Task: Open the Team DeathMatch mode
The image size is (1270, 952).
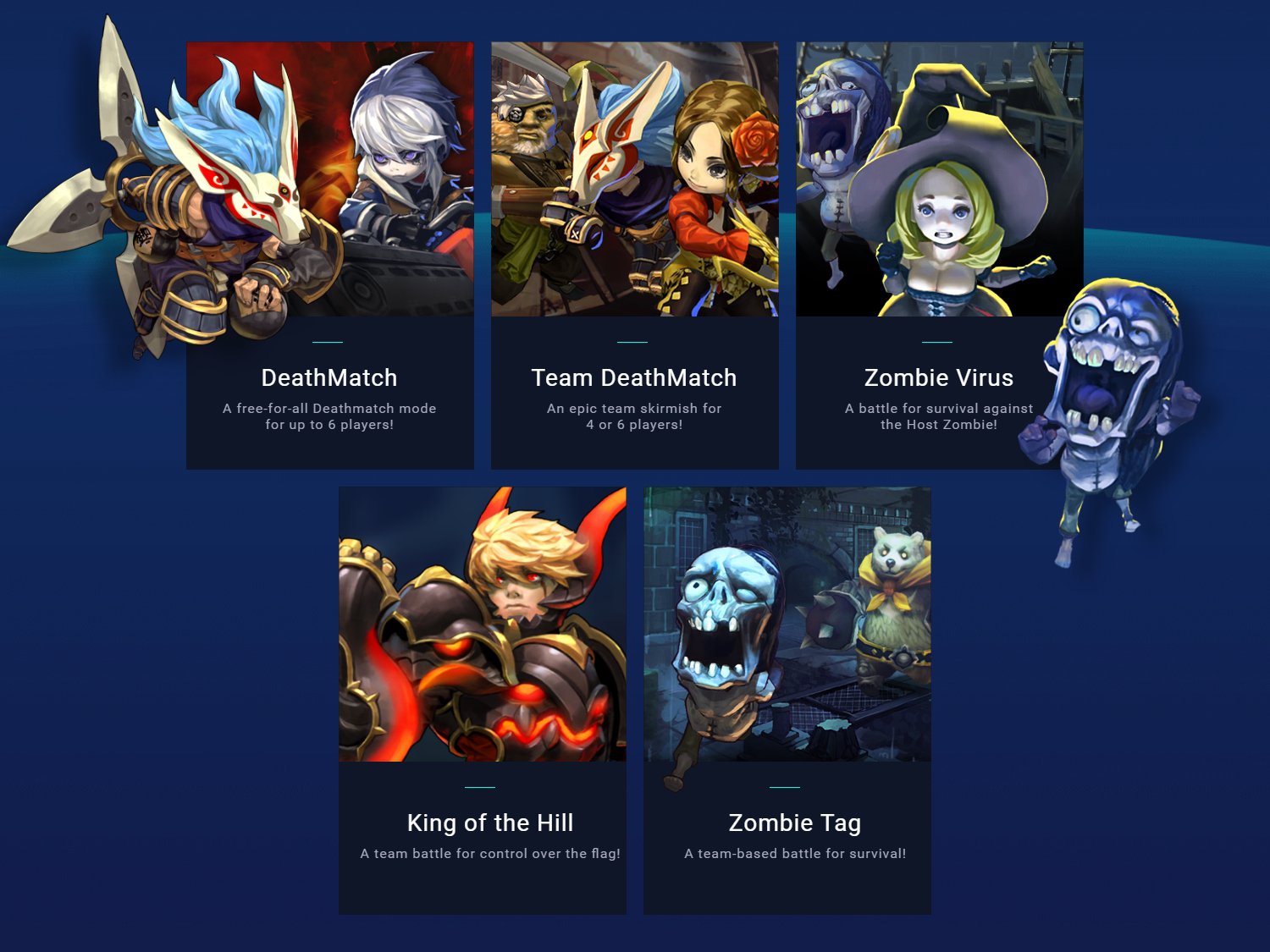Action: tap(634, 254)
